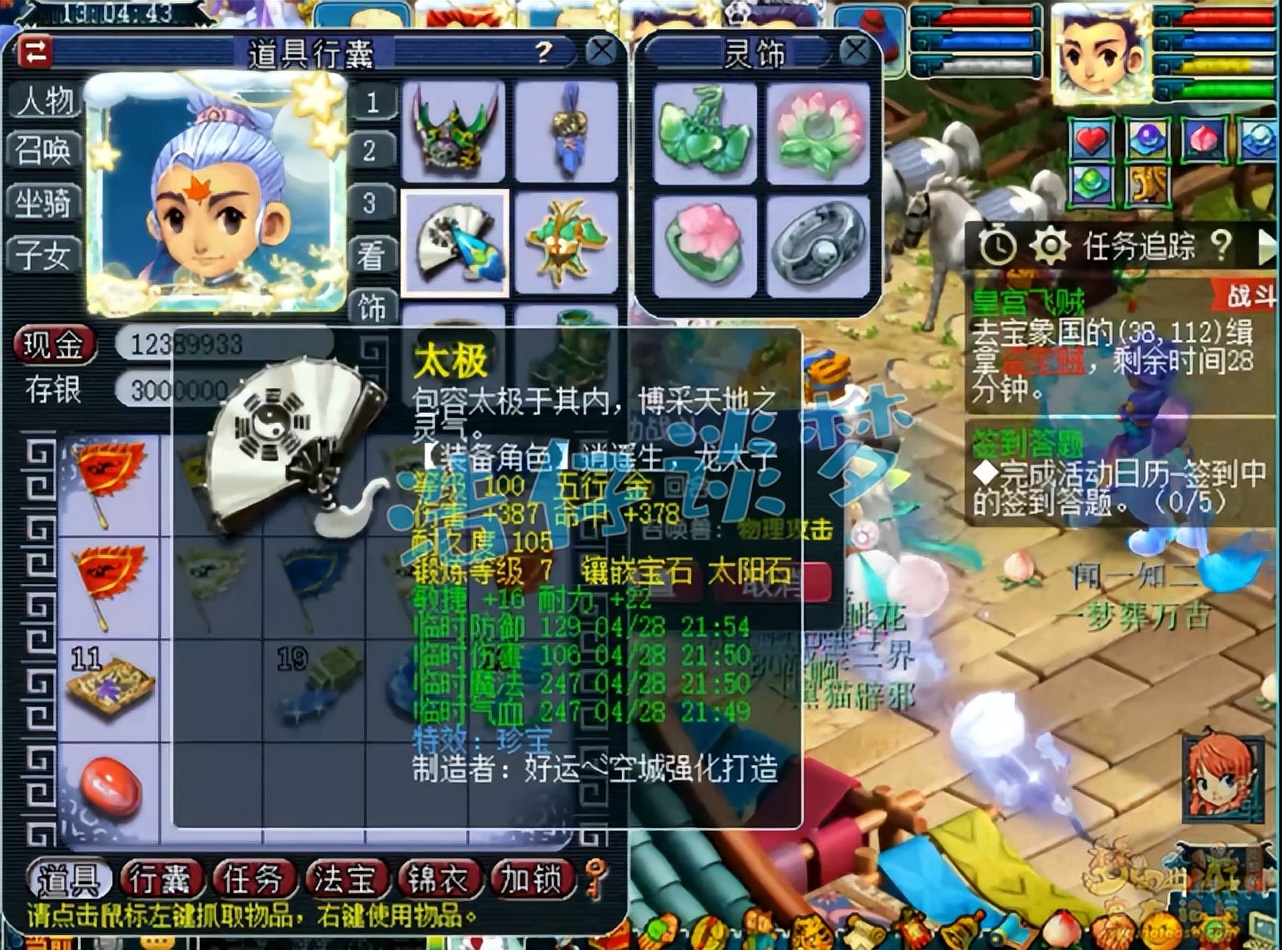Switch to inventory page 2
1282x950 pixels.
pyautogui.click(x=372, y=148)
